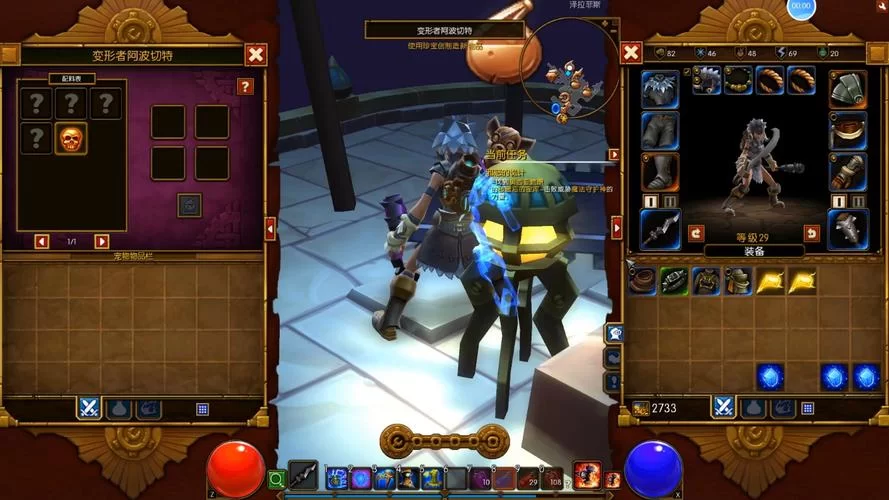The image size is (889, 500).
Task: Click the green magnifier button on the hotbar
Action: [x=277, y=479]
